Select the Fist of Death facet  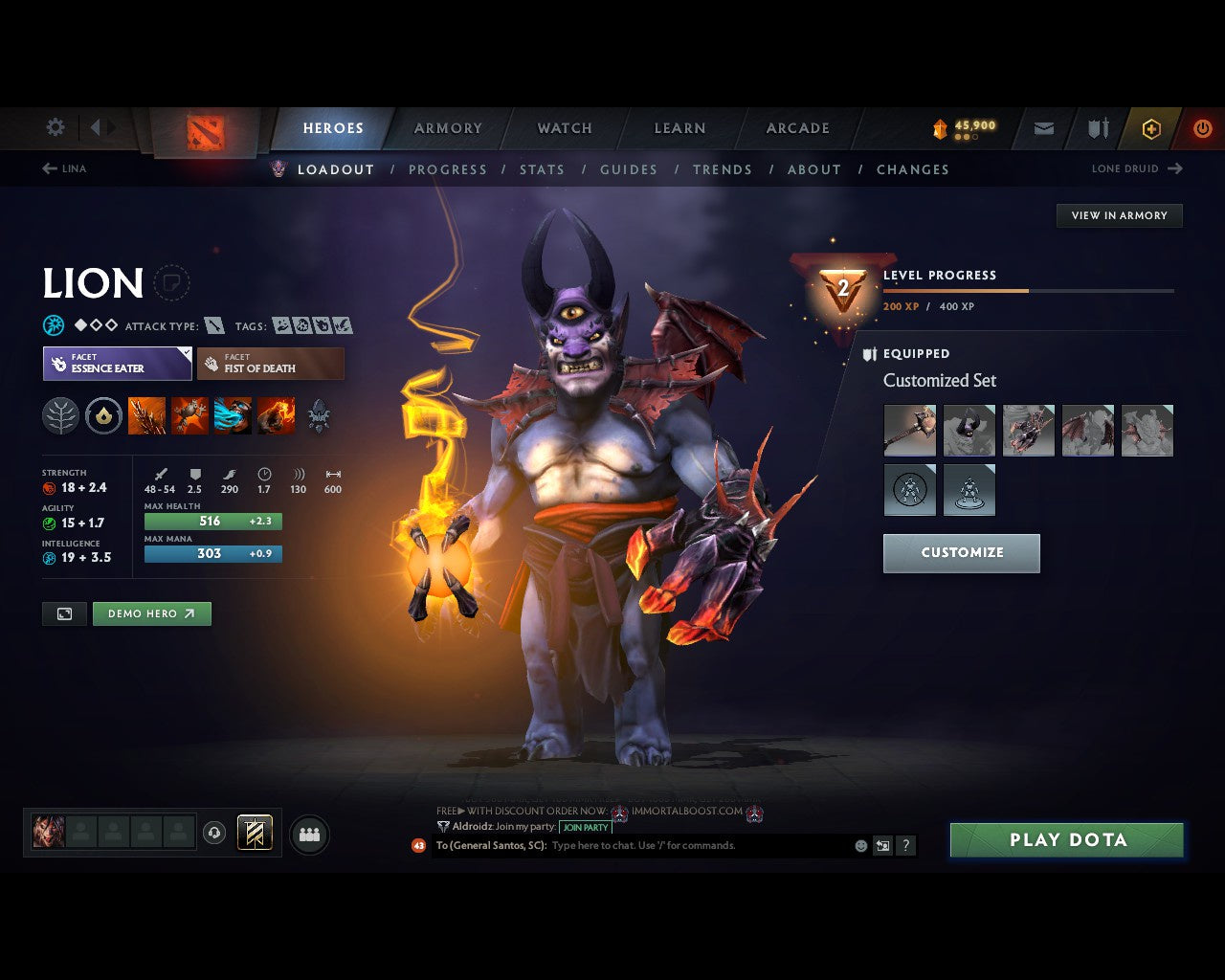click(271, 364)
